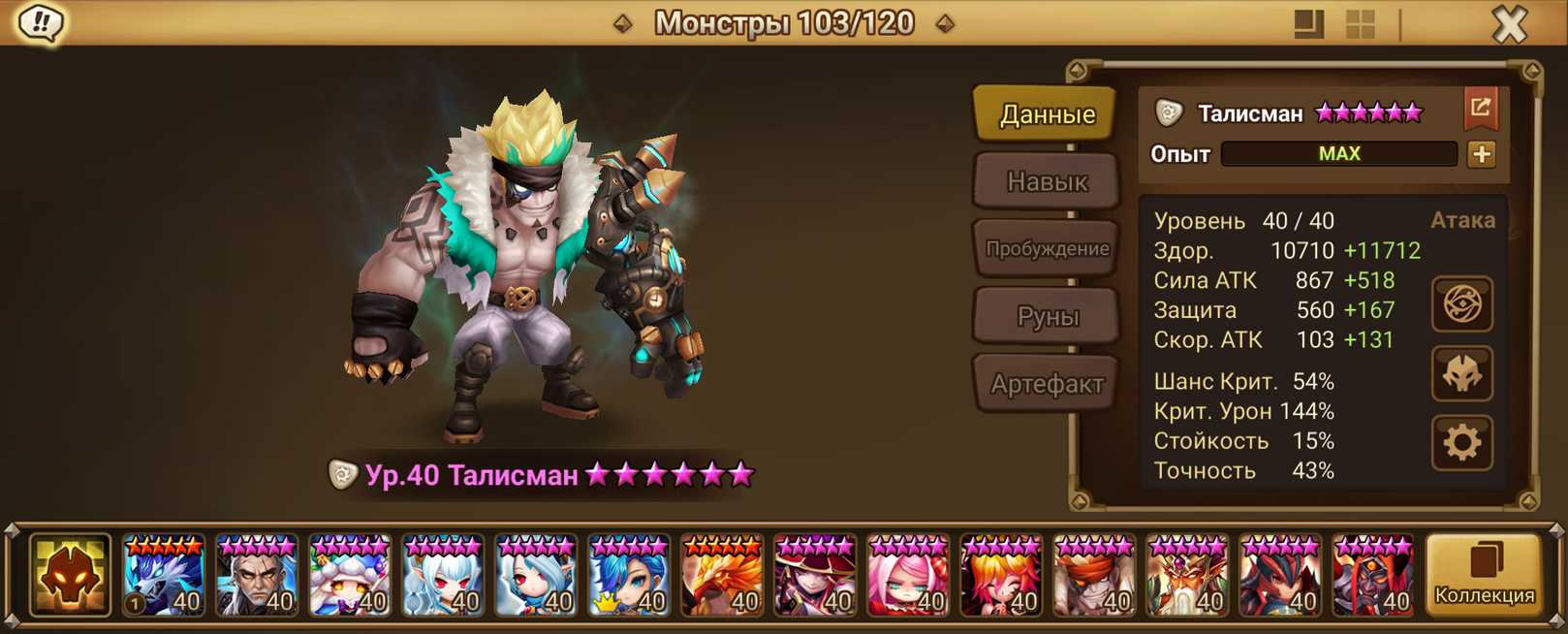Choose the fire phoenix monster thumbnail

722,577
